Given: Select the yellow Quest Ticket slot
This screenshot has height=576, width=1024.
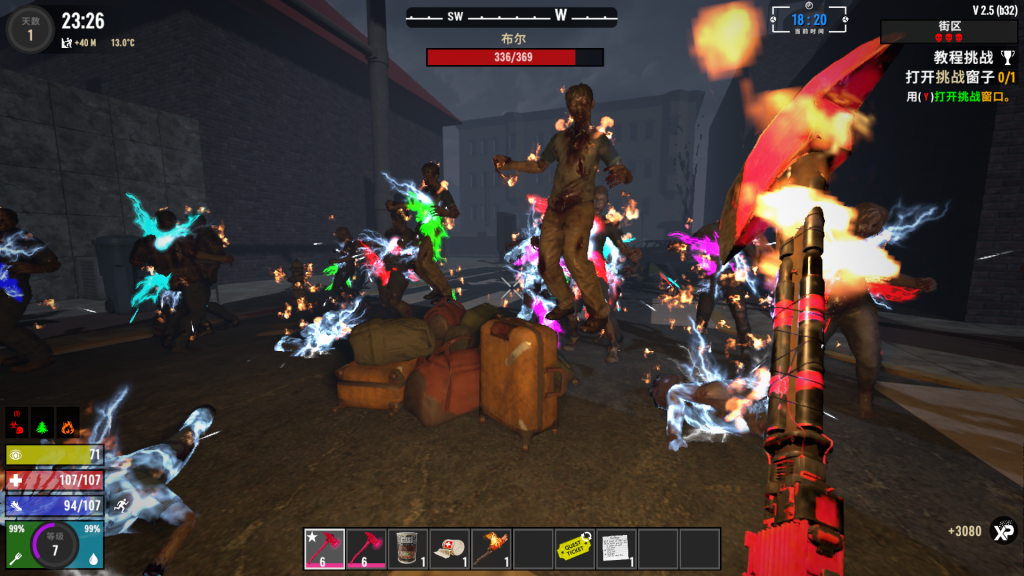Looking at the screenshot, I should coord(574,549).
